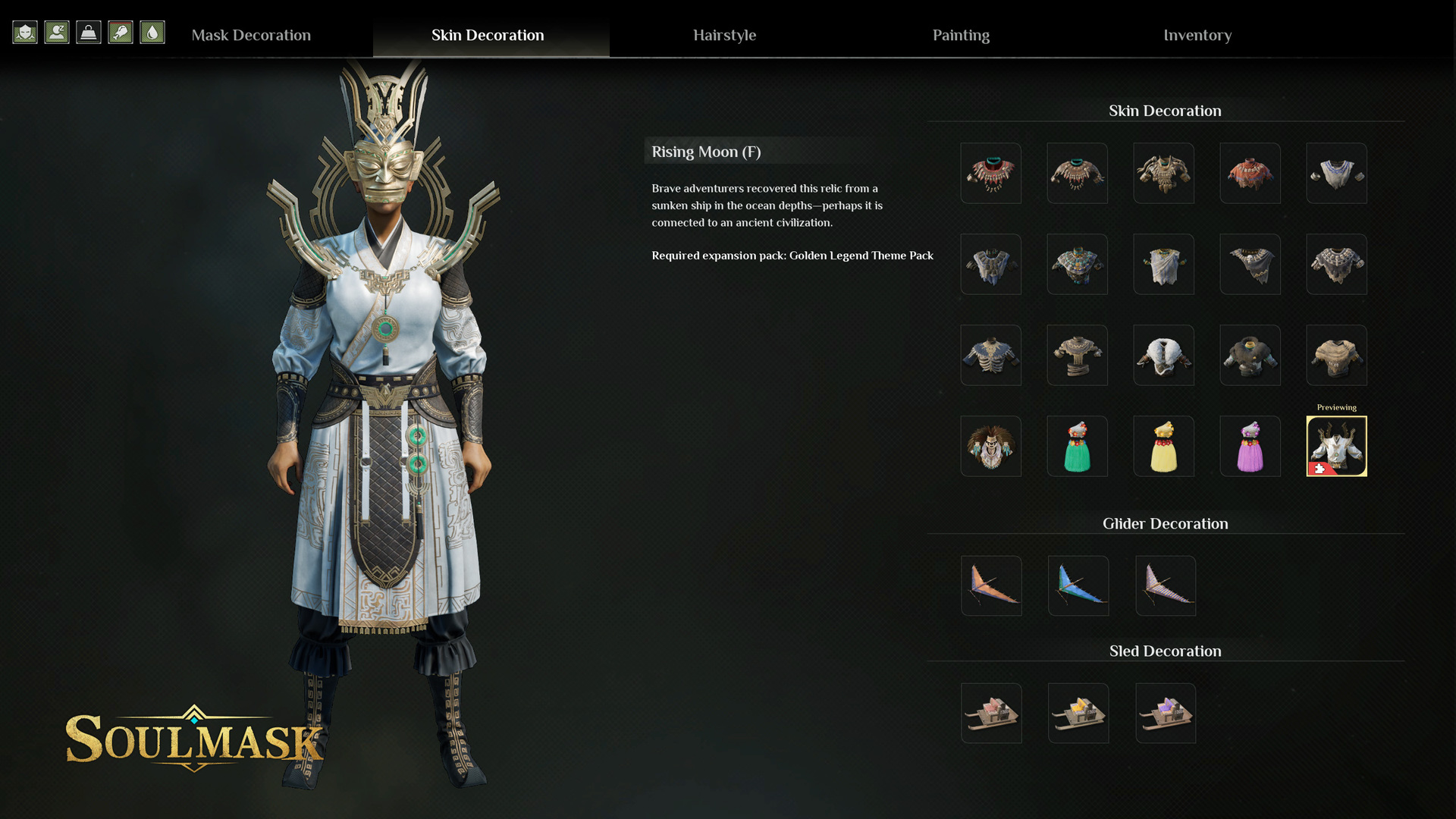Select the yellow dress skin decoration
The height and width of the screenshot is (819, 1456).
1163,446
